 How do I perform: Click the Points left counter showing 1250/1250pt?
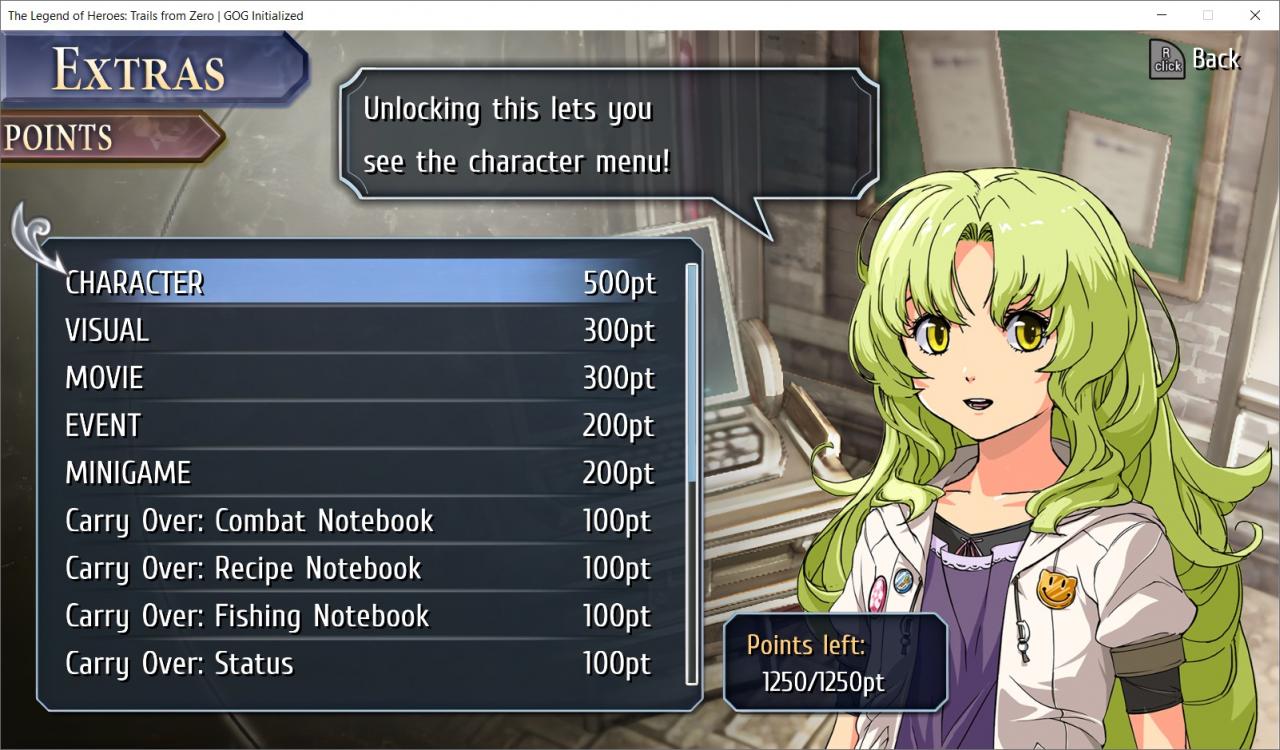coord(836,660)
